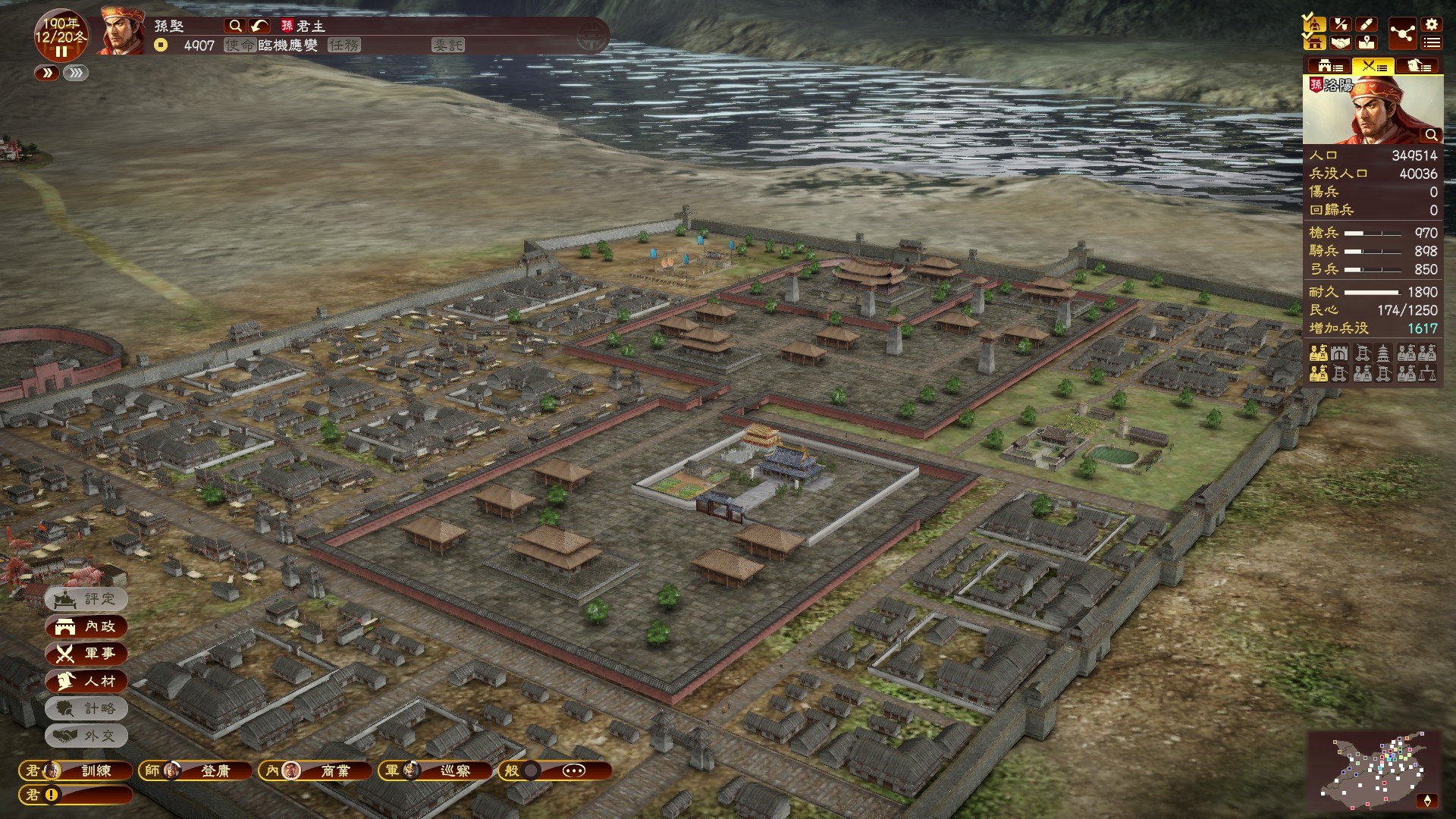Click the curved return arrow button
This screenshot has height=819, width=1456.
point(259,26)
